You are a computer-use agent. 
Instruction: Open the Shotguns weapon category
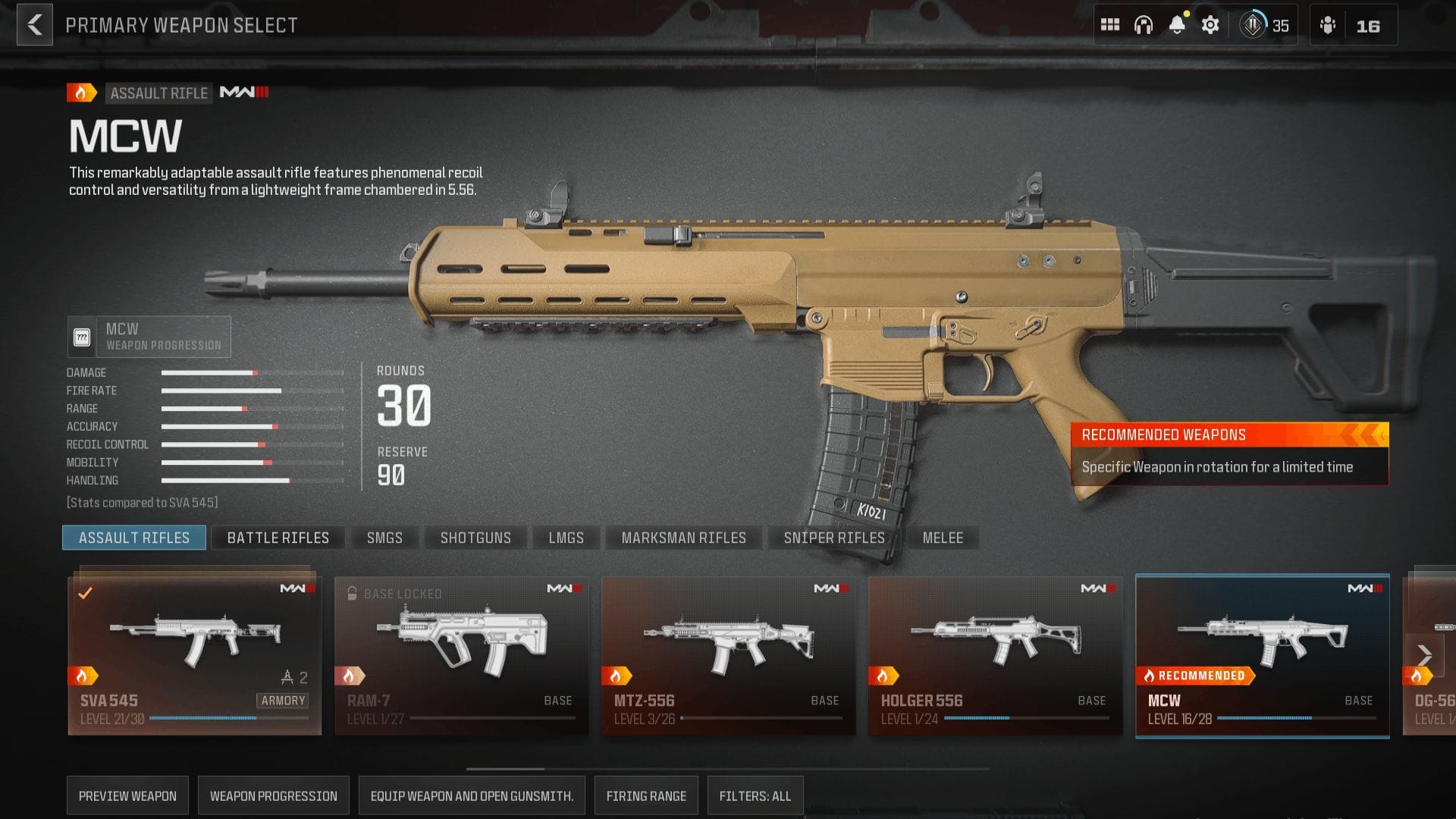(475, 537)
